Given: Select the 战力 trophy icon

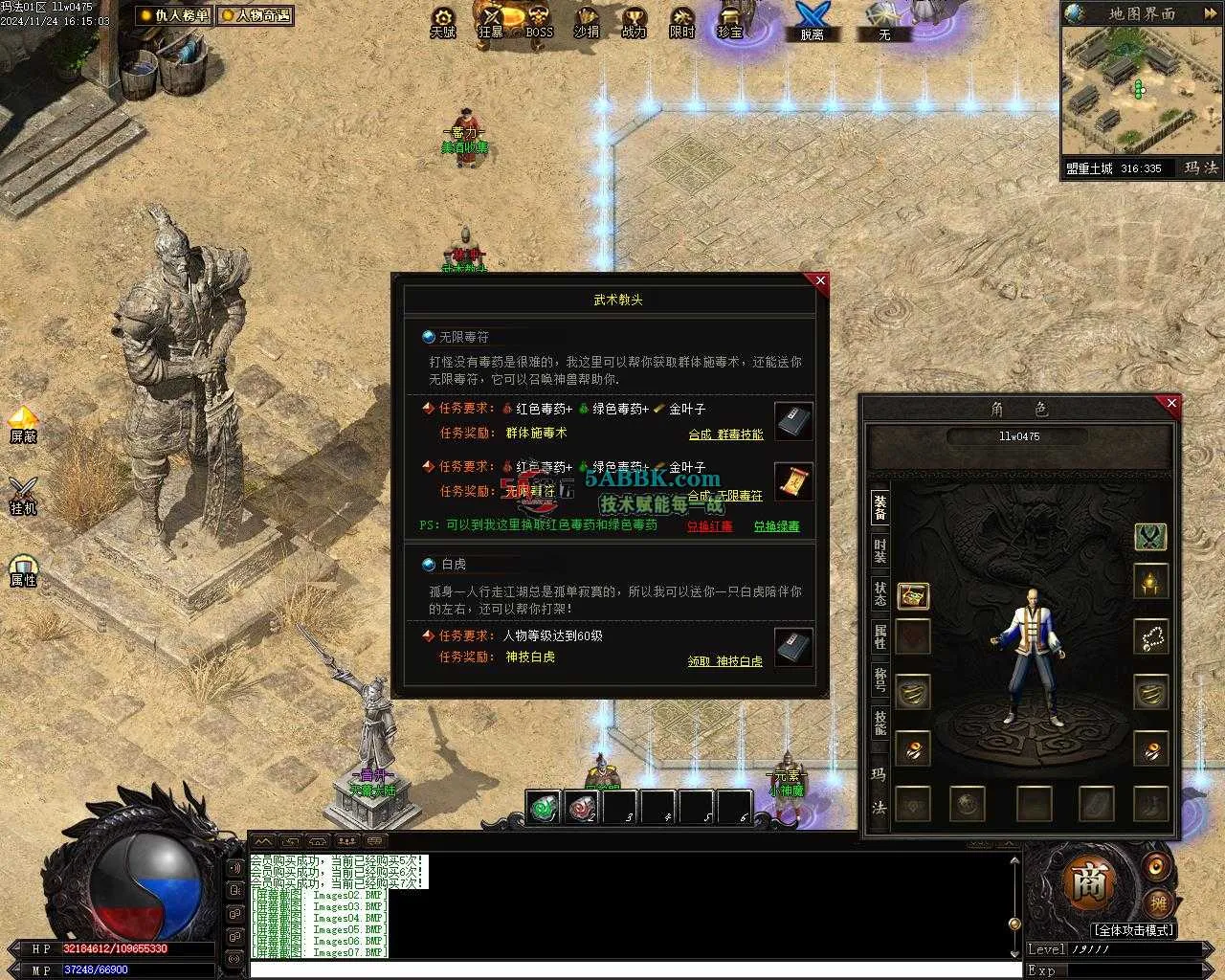Looking at the screenshot, I should tap(634, 21).
